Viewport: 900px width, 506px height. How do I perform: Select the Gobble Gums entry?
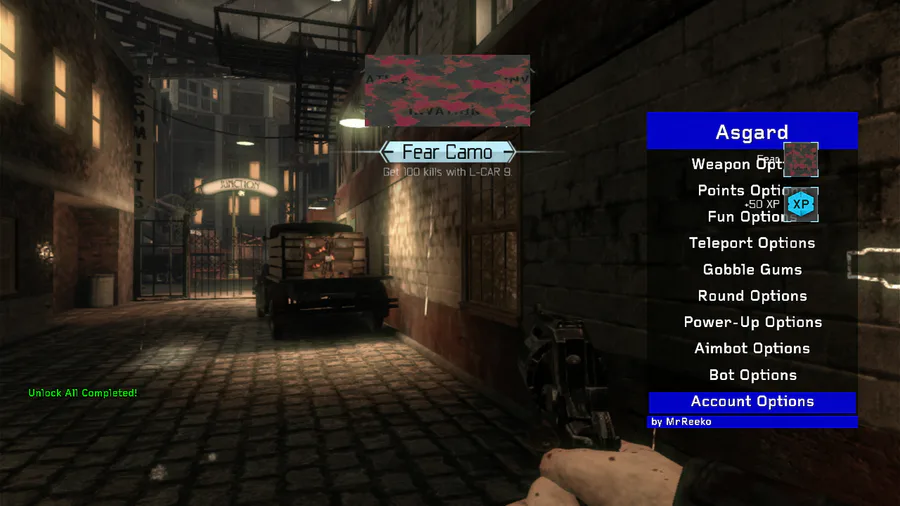pos(752,270)
